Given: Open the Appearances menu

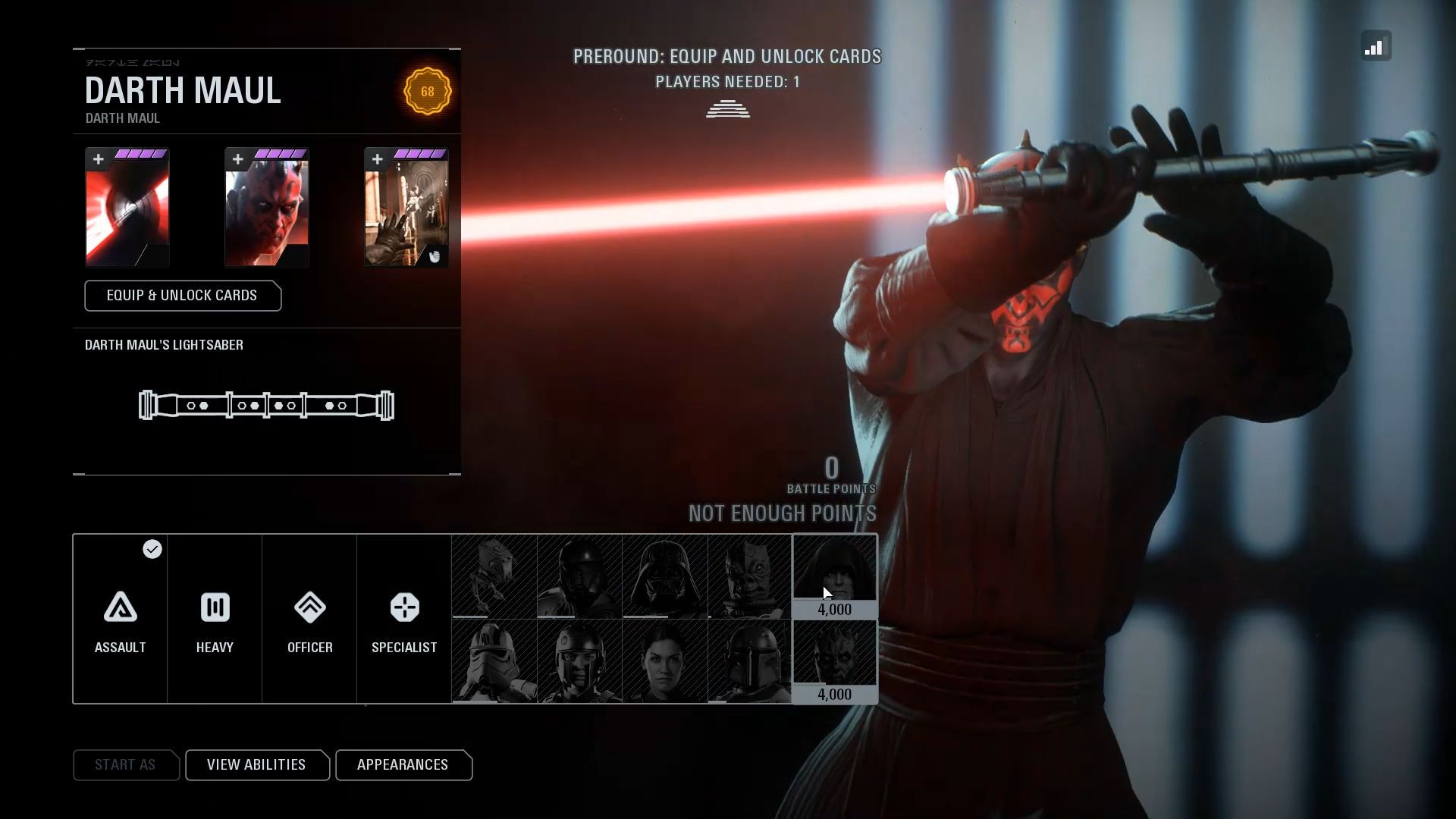Looking at the screenshot, I should [x=403, y=765].
